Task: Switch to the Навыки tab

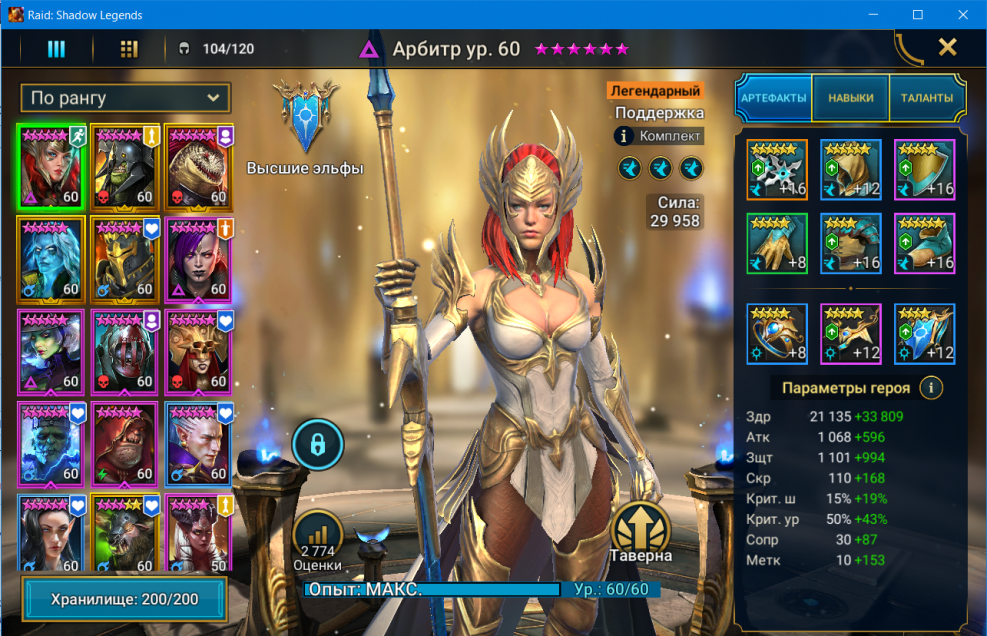Action: coord(850,98)
